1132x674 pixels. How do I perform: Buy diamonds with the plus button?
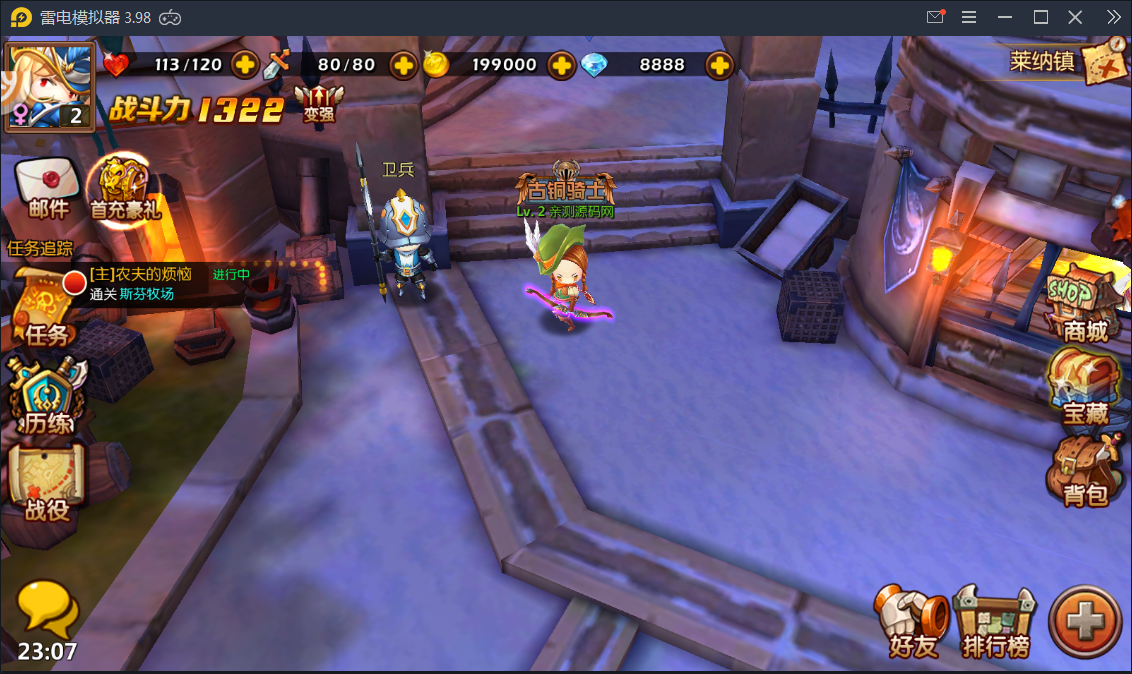719,65
